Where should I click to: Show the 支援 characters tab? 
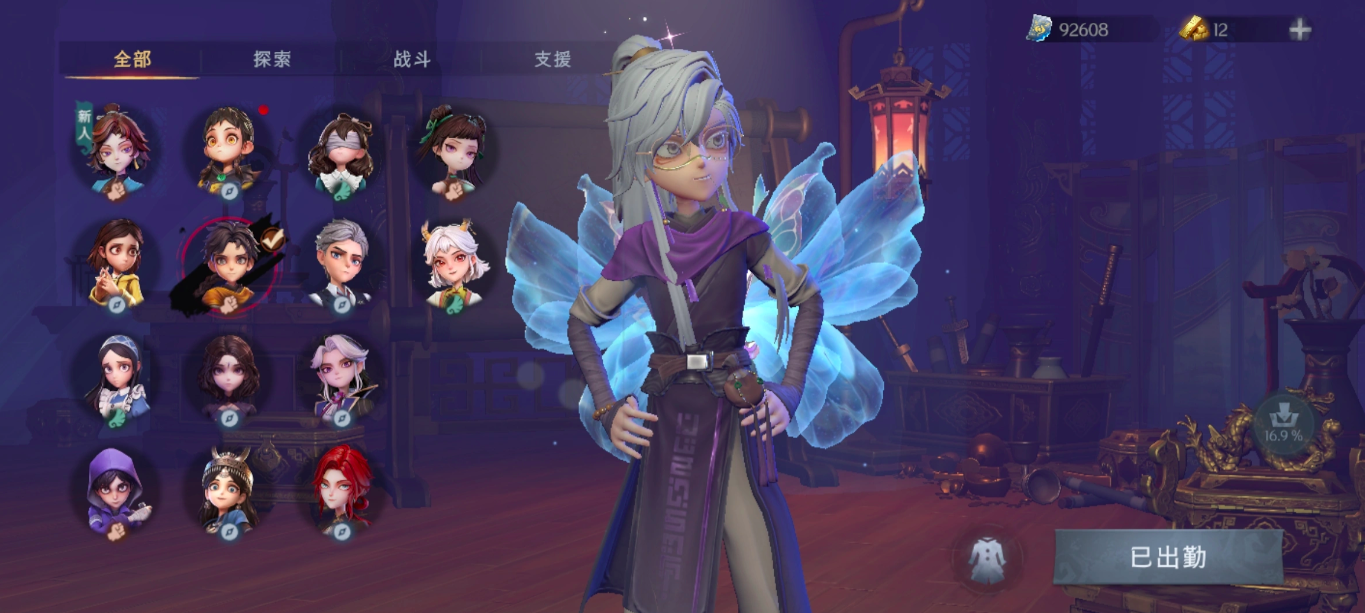pos(552,59)
